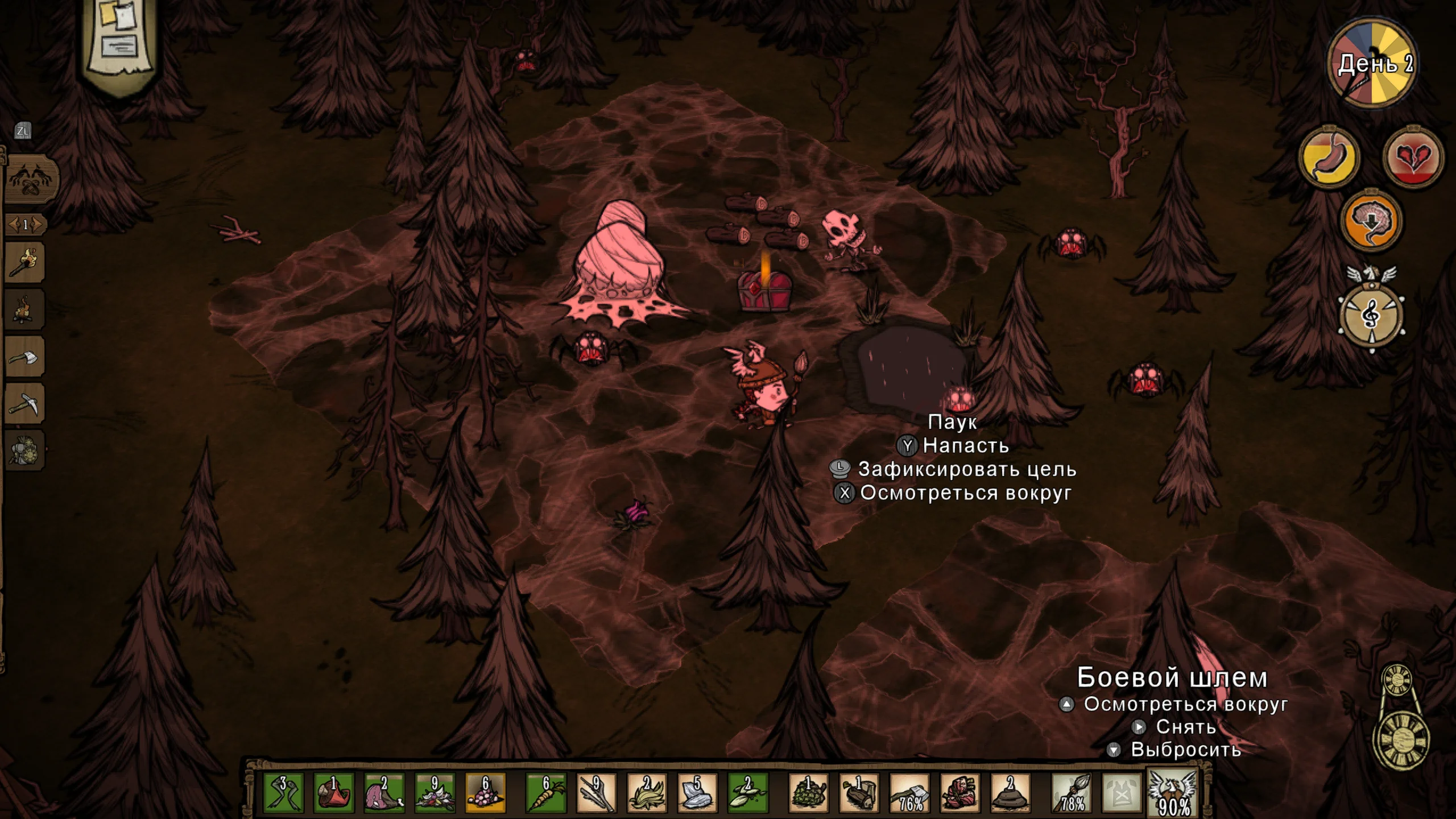Pick the pickaxe crafting recipe
The image size is (1456, 819).
pyautogui.click(x=25, y=404)
